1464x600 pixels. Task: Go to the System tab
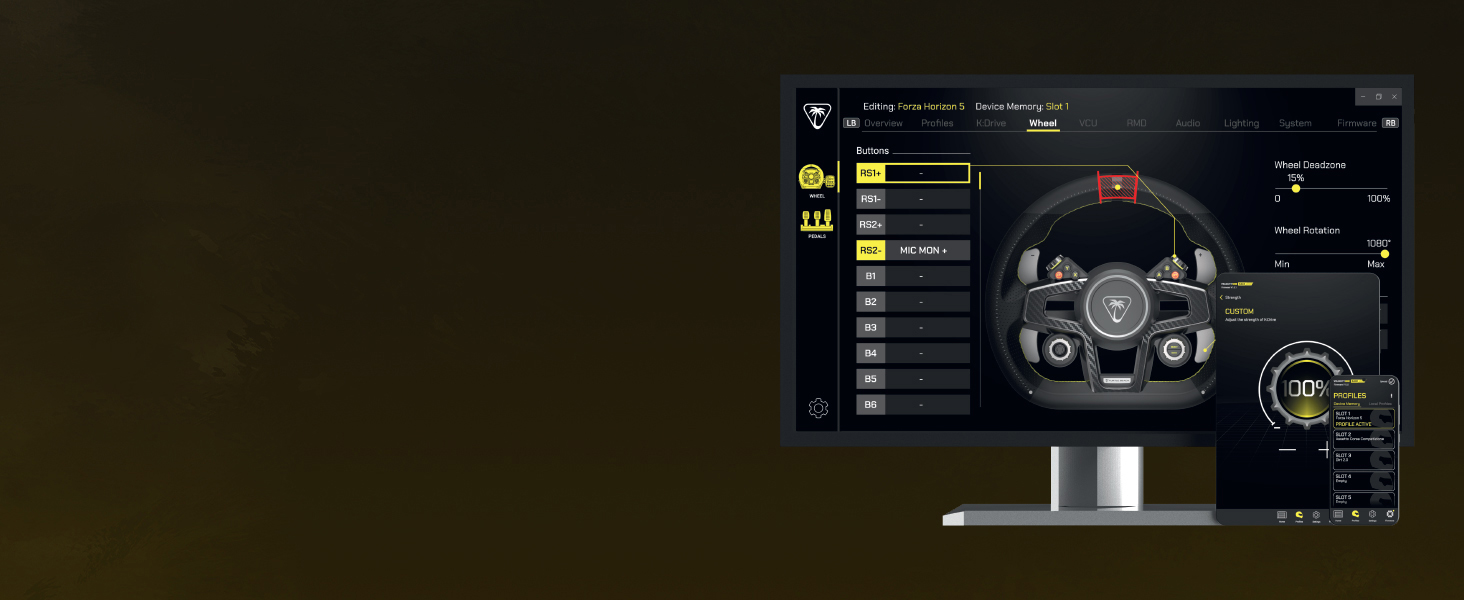1295,124
